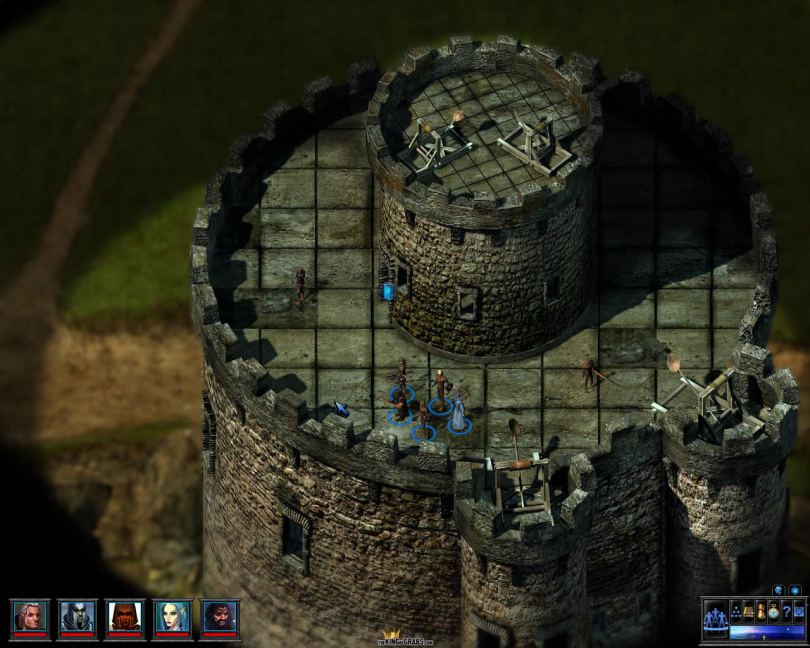Click the pocket watch time icon

[x=774, y=612]
